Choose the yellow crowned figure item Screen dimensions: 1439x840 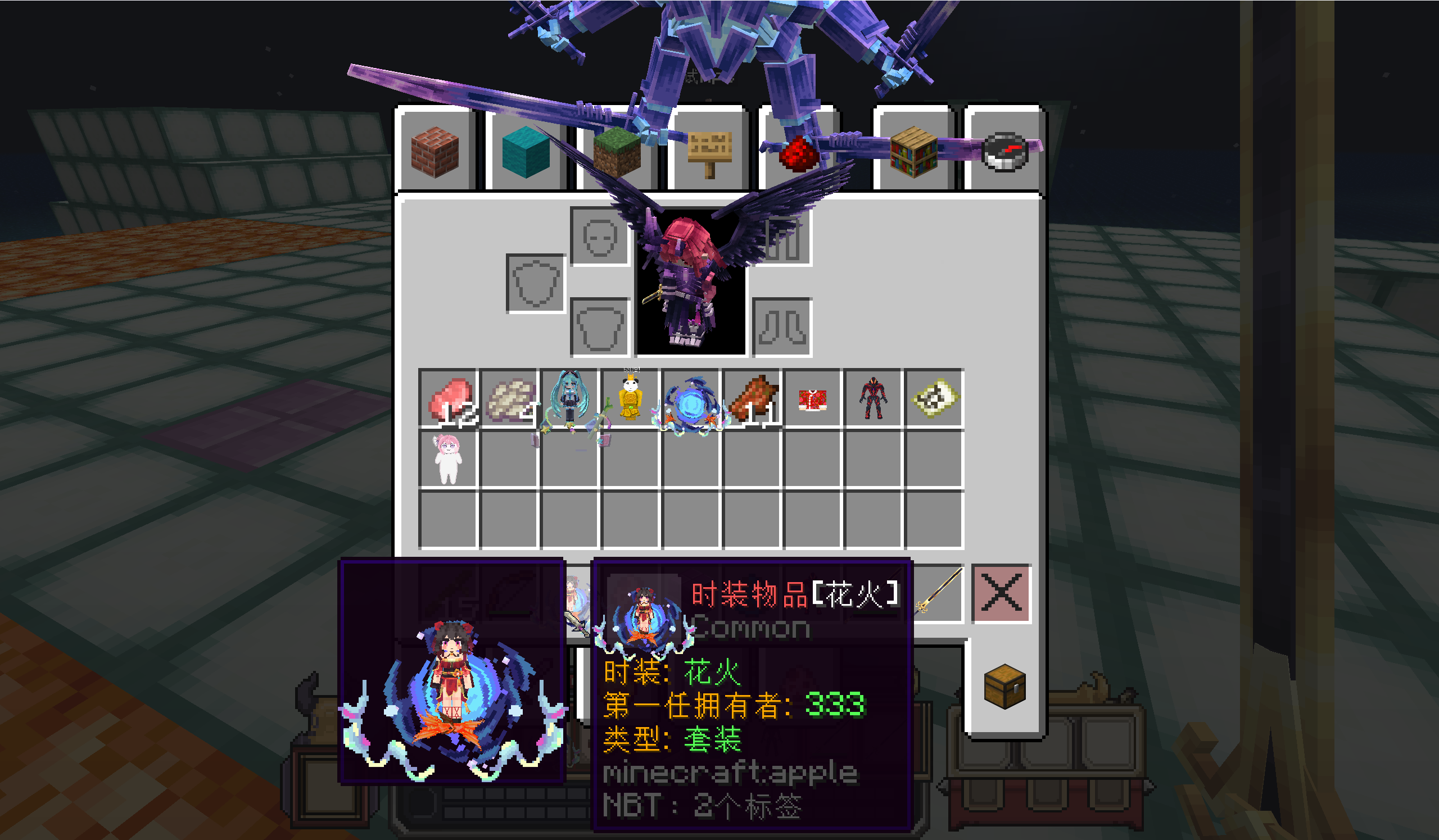coord(631,399)
